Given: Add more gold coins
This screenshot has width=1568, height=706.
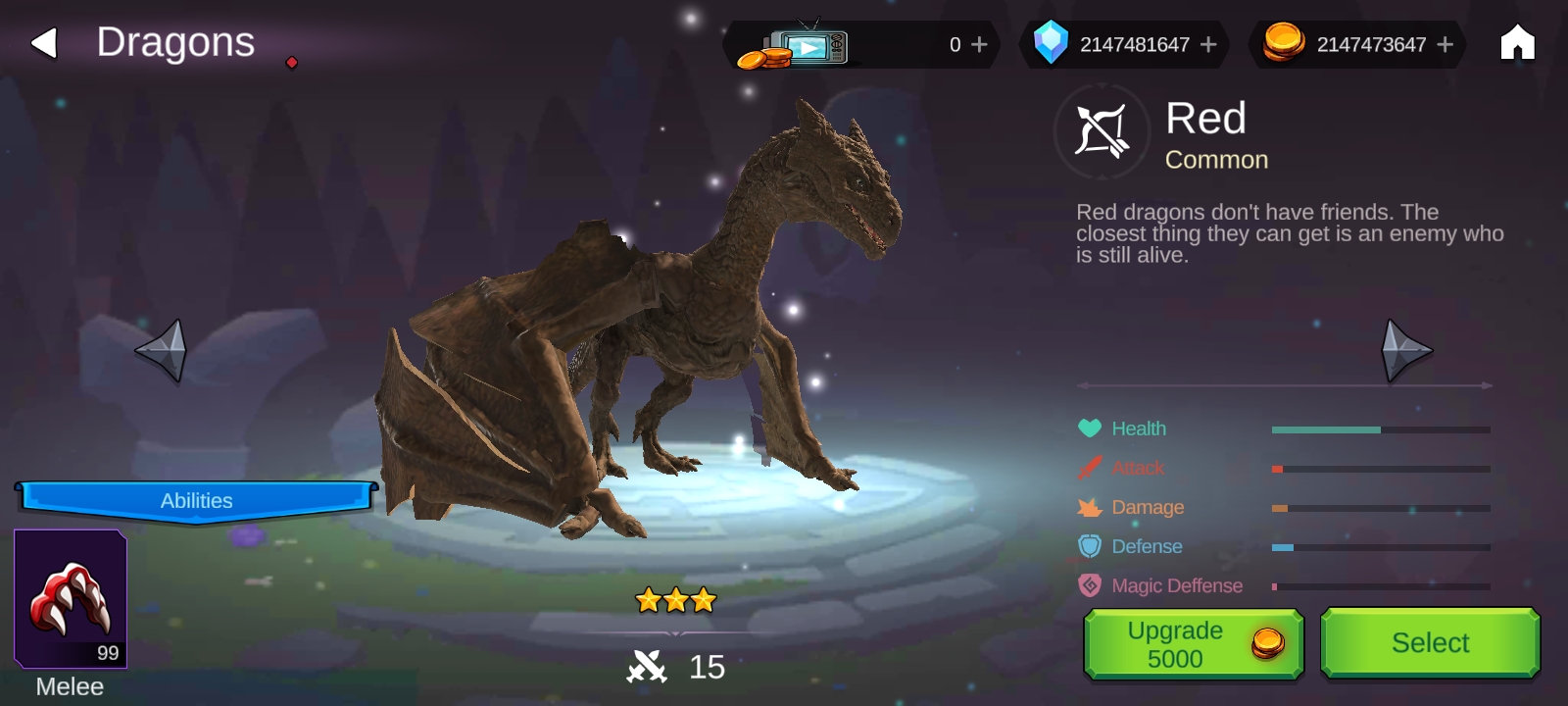Looking at the screenshot, I should coord(1445,45).
